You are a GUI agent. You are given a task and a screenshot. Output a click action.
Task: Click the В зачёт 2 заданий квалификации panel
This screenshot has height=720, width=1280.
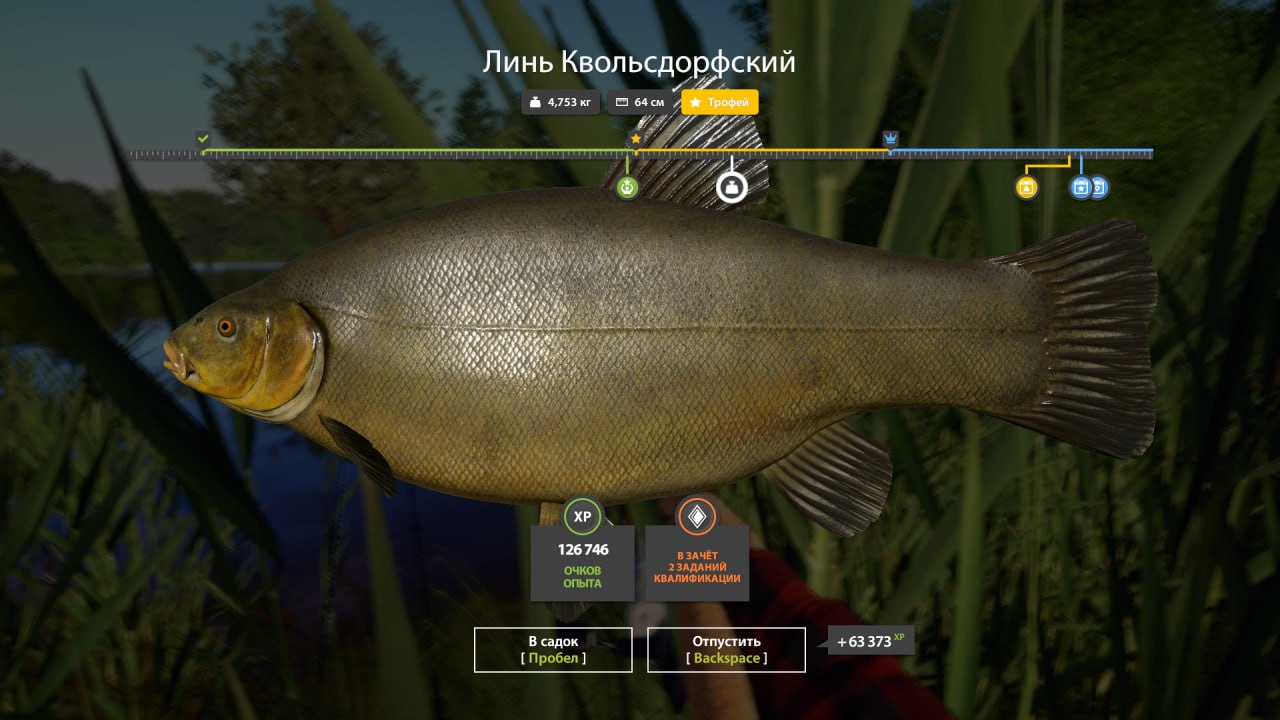click(x=697, y=565)
